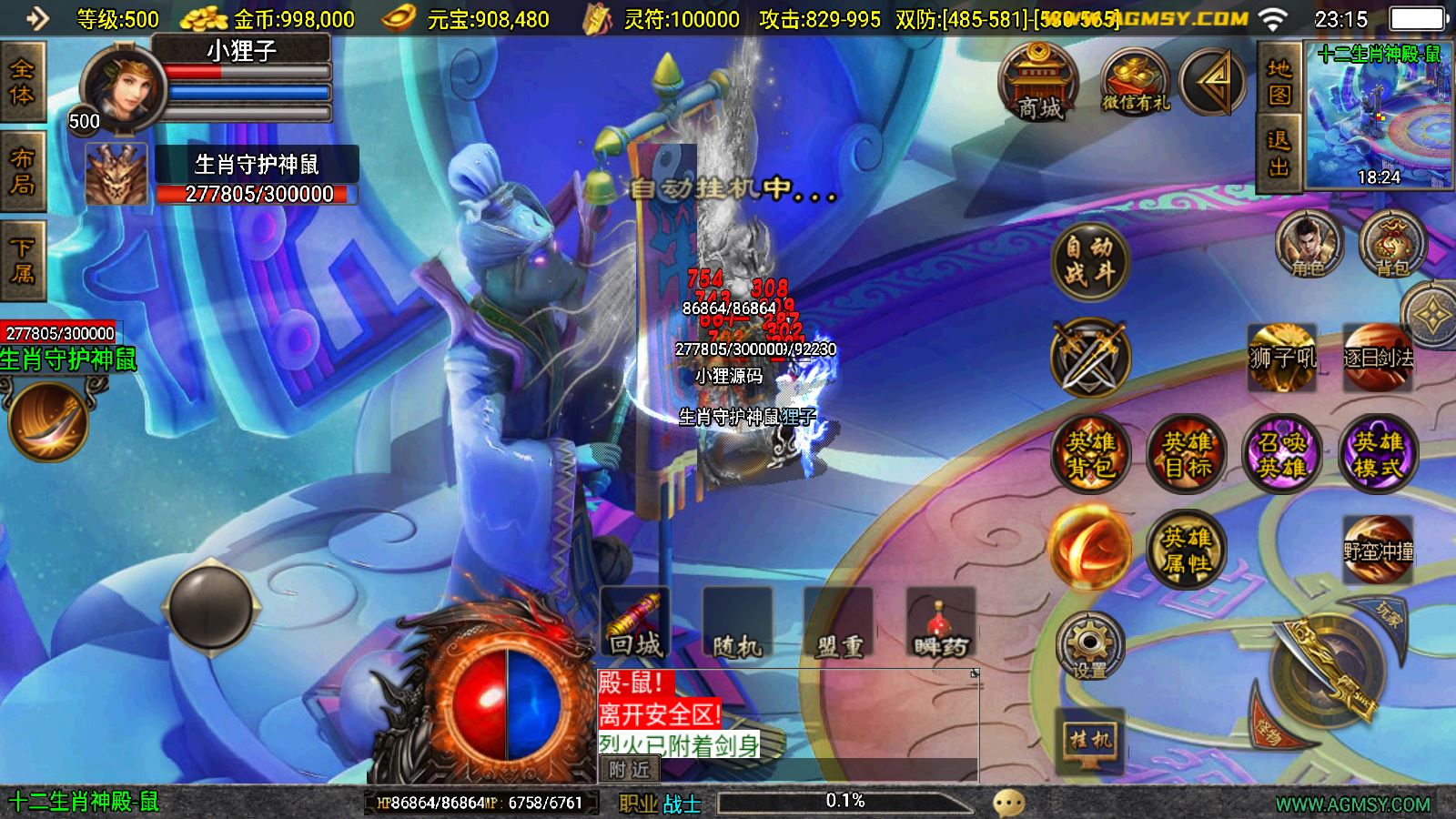This screenshot has height=819, width=1456.
Task: Activate the 野蛮冲撞 skill
Action: (1378, 550)
